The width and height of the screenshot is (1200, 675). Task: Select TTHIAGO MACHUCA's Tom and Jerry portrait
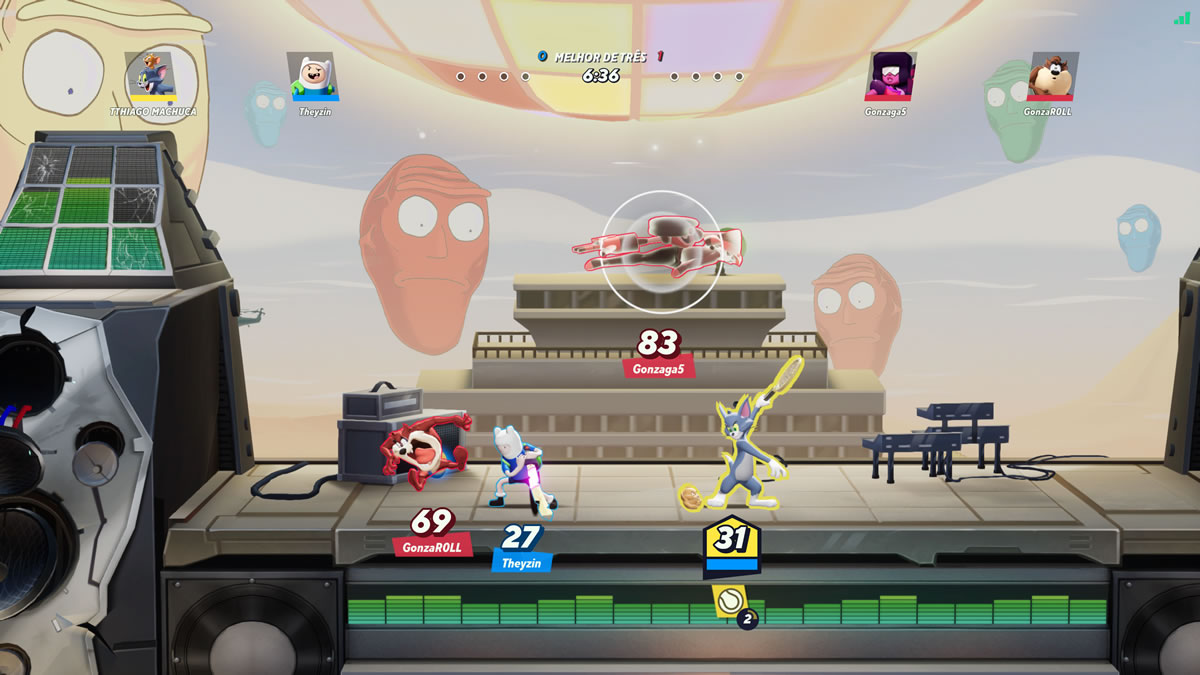[151, 75]
